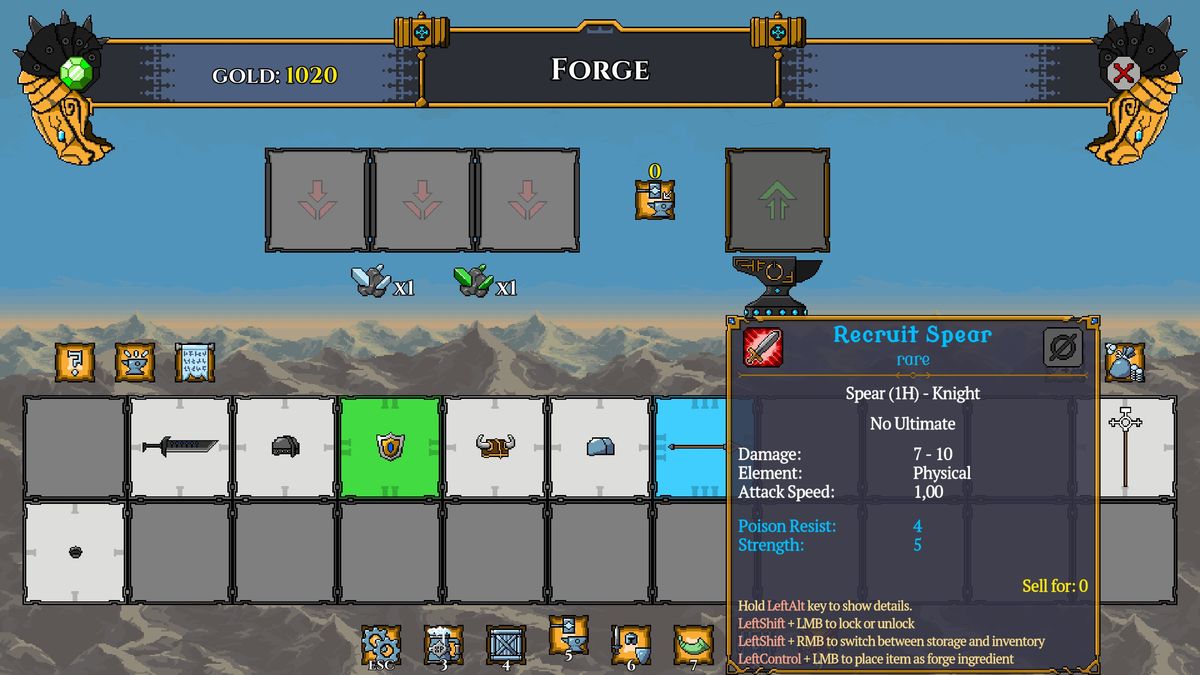Select the forge output slot with green arrow

pyautogui.click(x=777, y=200)
